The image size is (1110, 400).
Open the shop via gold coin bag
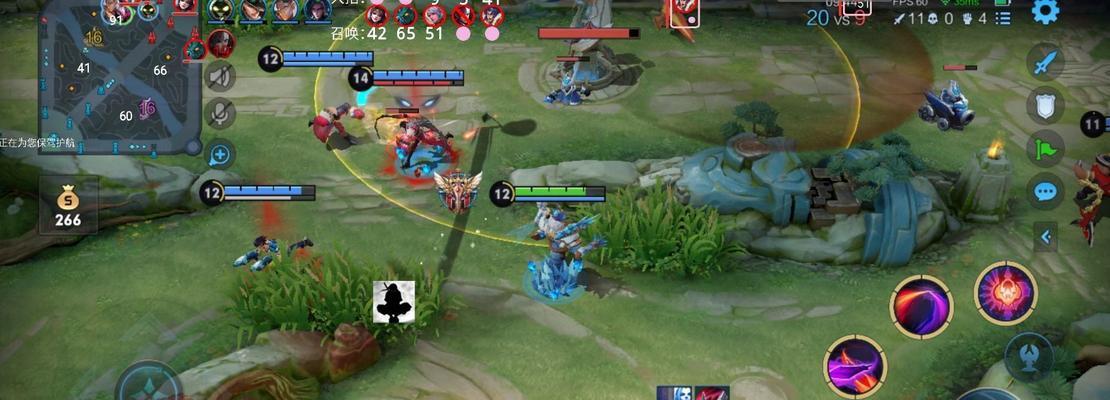tap(68, 205)
